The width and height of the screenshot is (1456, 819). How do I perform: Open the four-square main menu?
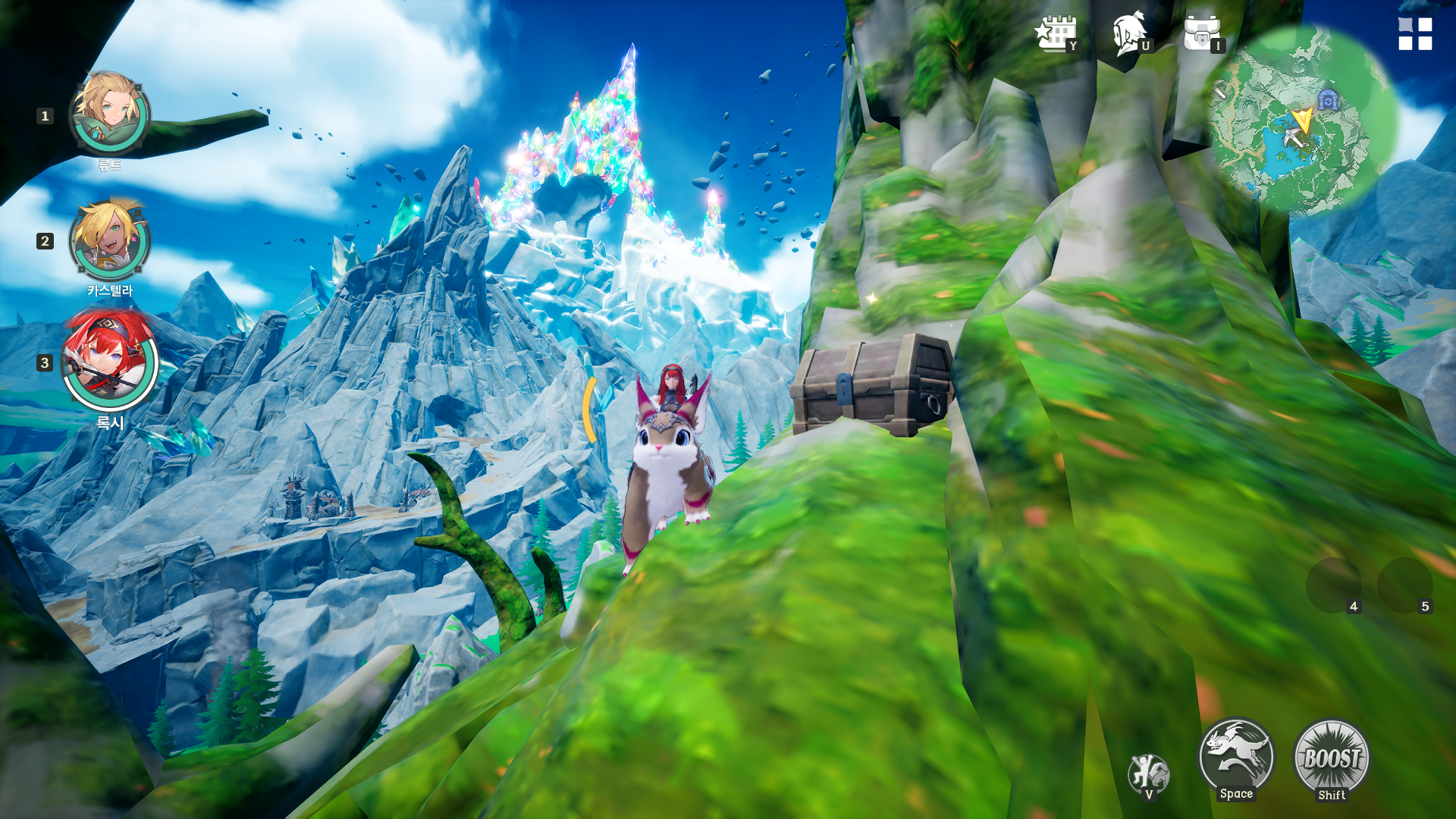pyautogui.click(x=1415, y=34)
